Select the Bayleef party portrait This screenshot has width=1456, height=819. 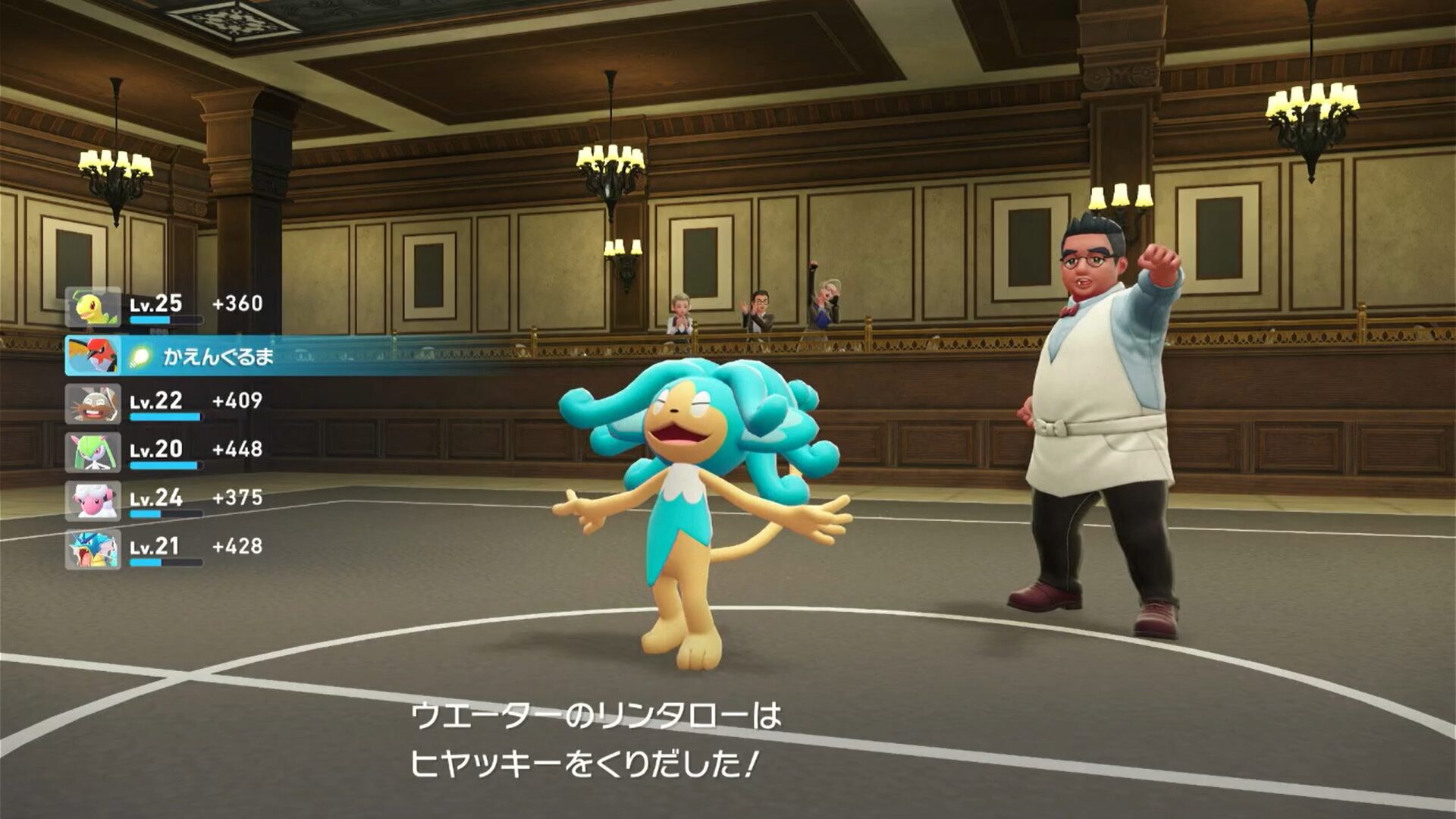tap(93, 307)
